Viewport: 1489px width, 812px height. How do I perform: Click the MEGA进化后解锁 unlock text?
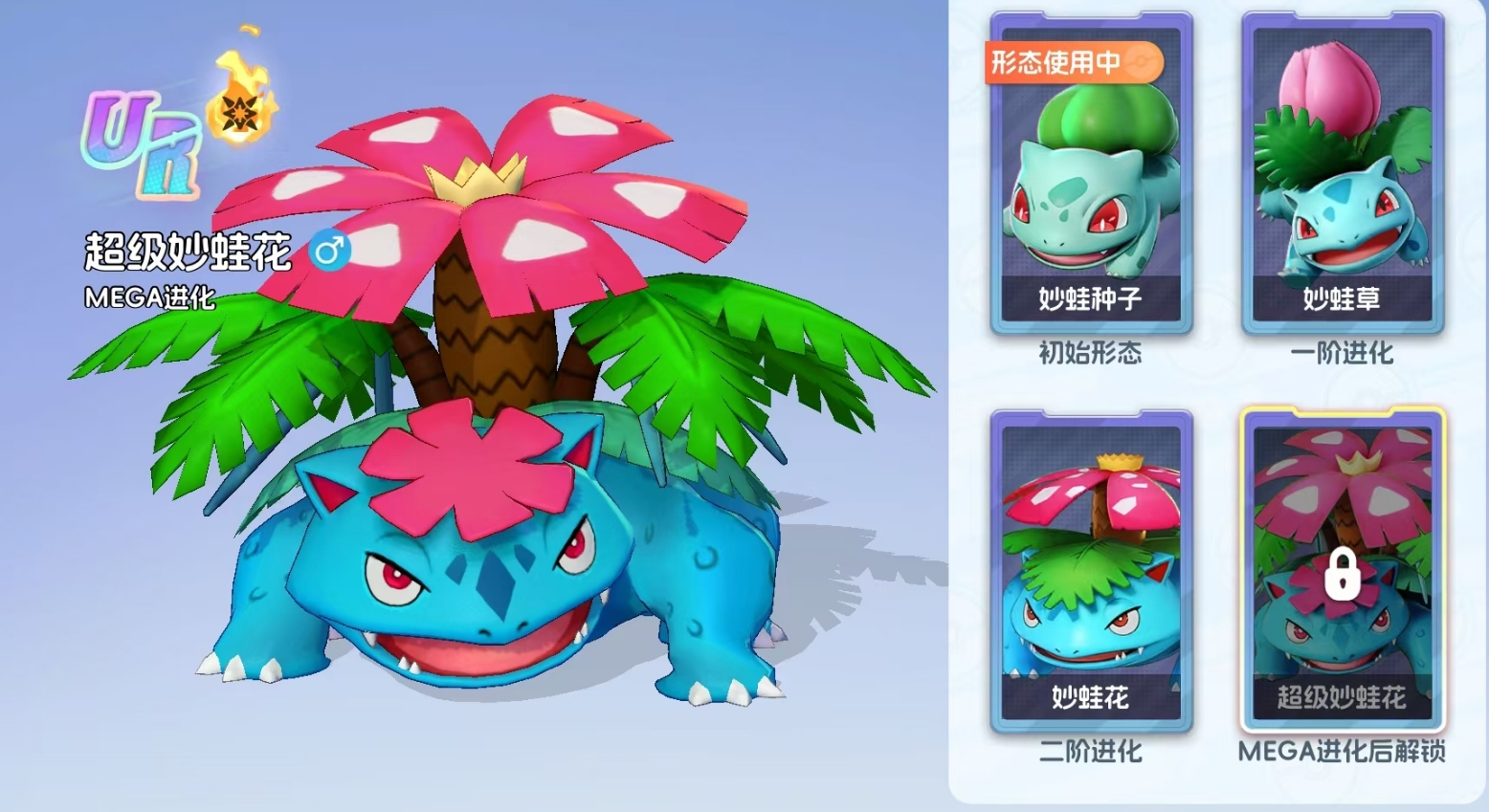click(x=1345, y=755)
